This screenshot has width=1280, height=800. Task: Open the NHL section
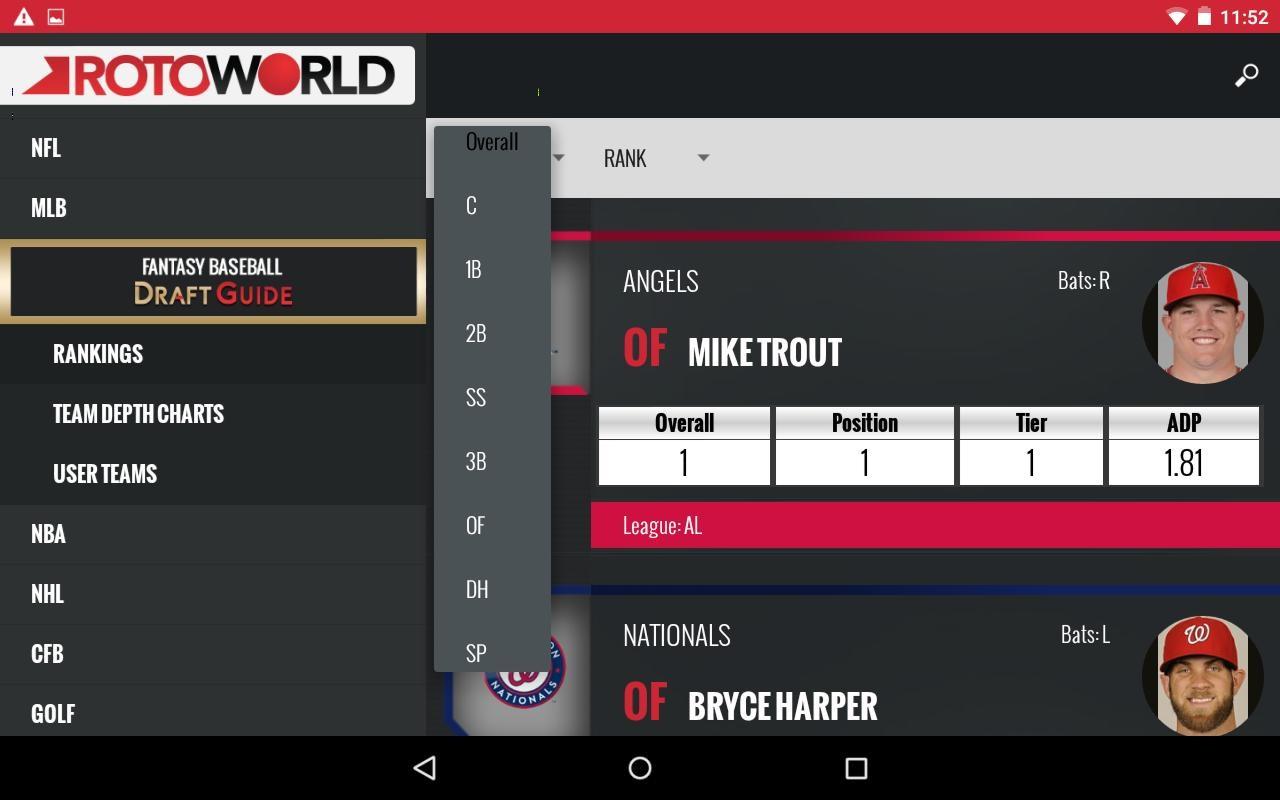(47, 594)
